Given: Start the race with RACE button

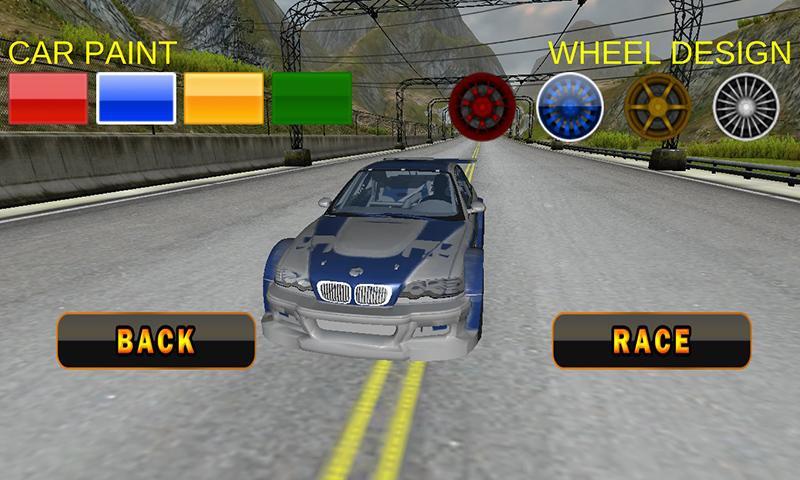Looking at the screenshot, I should click(652, 340).
